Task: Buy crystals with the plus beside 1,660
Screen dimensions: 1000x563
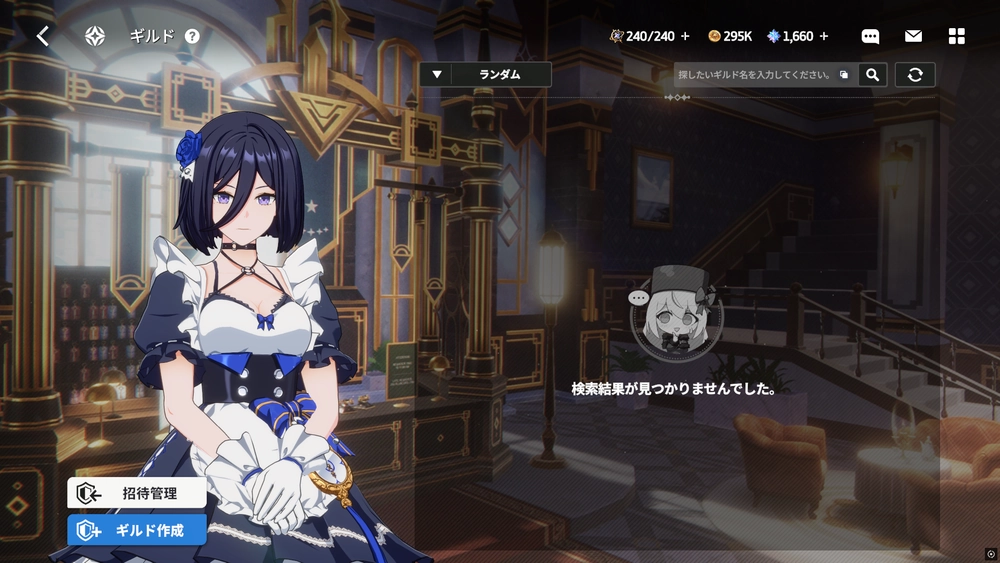Action: (x=824, y=36)
